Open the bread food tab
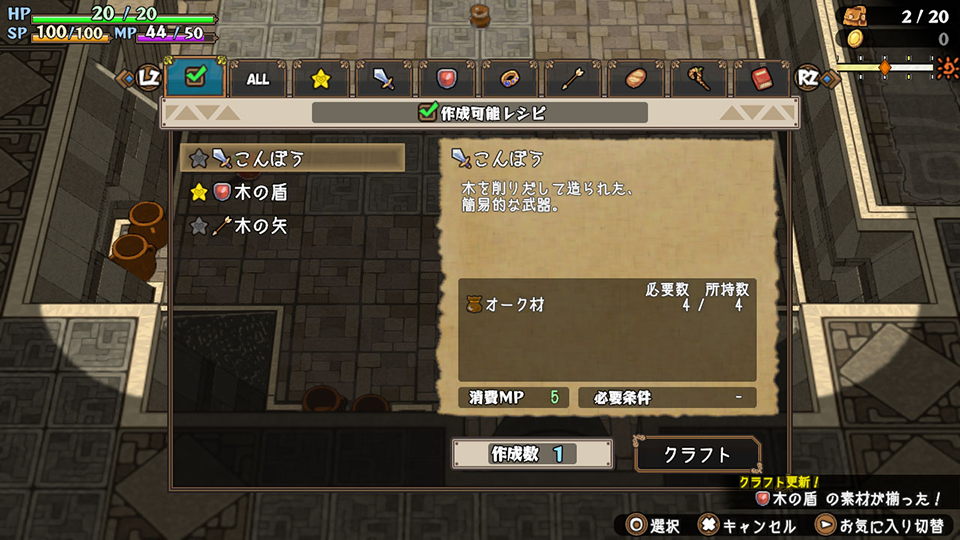The height and width of the screenshot is (540, 960). (636, 79)
